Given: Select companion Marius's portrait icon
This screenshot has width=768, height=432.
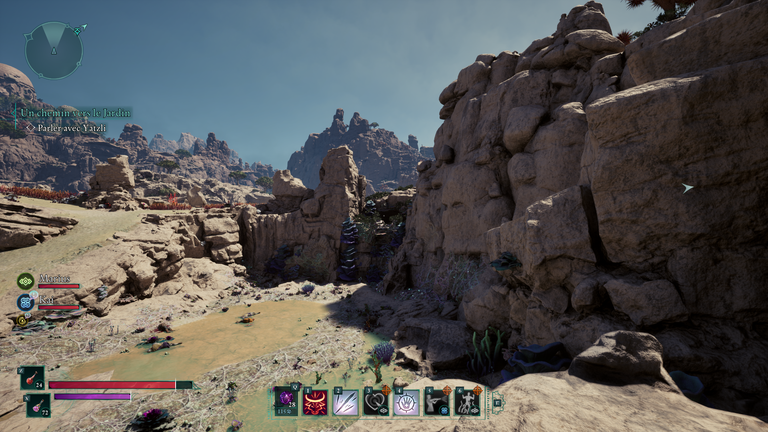Looking at the screenshot, I should (25, 282).
